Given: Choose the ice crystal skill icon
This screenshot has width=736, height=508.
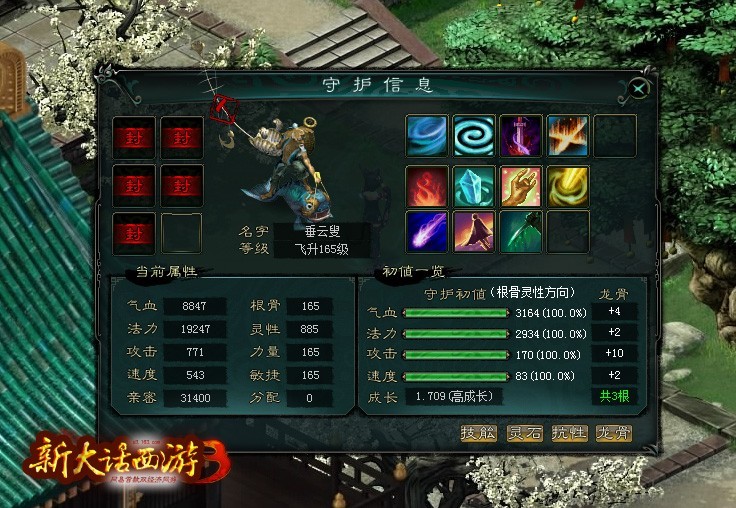Looking at the screenshot, I should (473, 185).
